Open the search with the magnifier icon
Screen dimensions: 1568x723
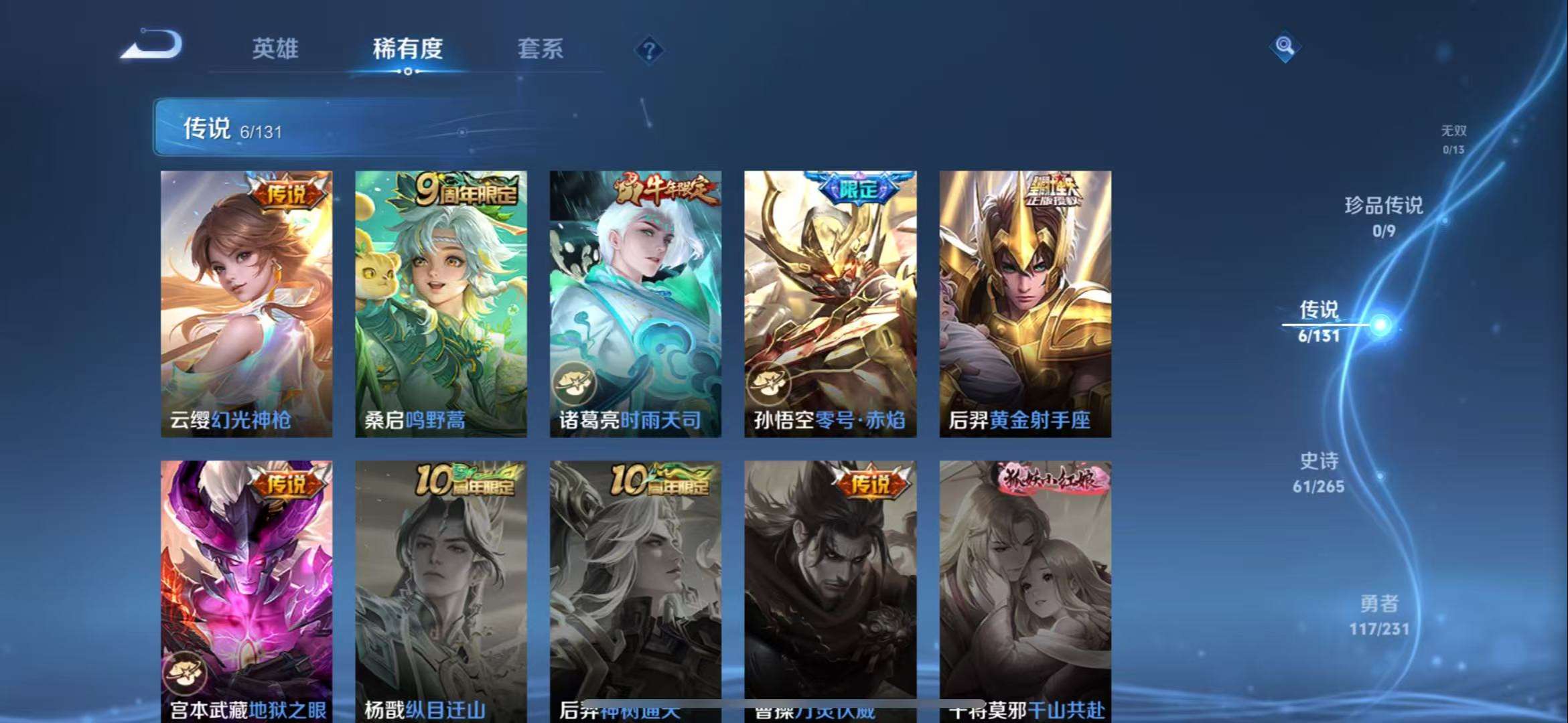[1284, 48]
